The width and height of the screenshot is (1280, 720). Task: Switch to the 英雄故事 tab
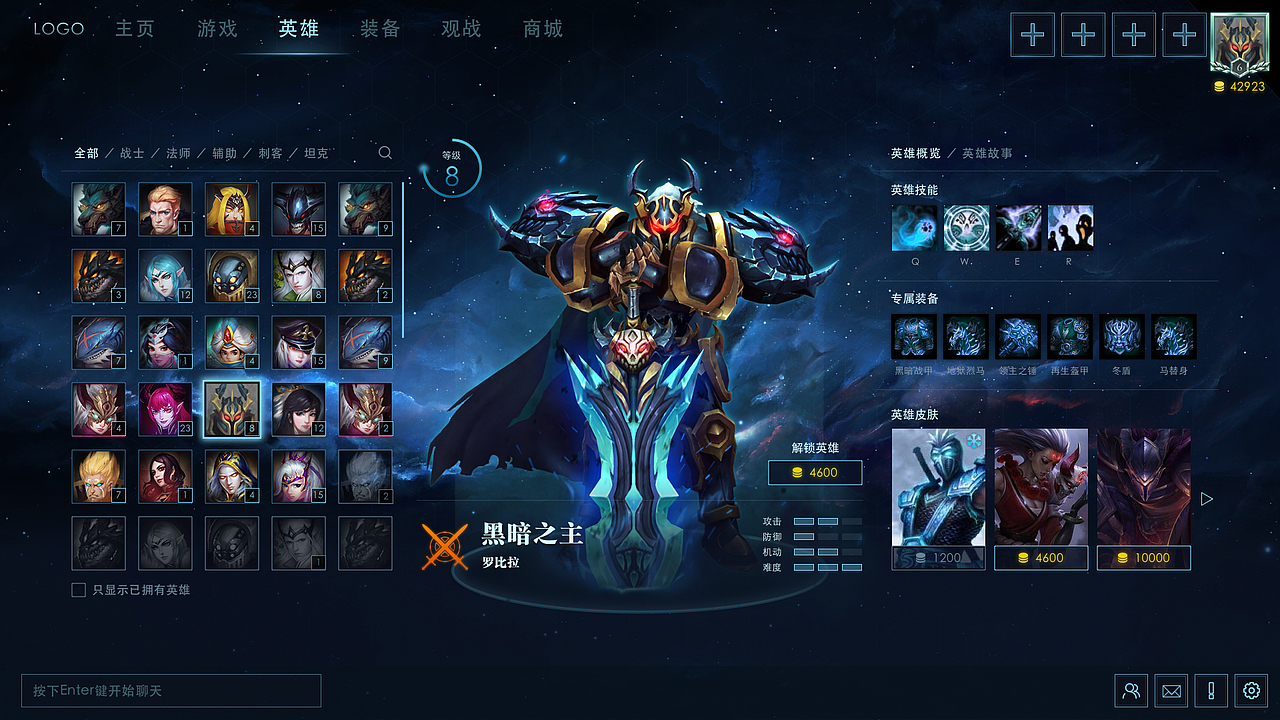point(988,153)
